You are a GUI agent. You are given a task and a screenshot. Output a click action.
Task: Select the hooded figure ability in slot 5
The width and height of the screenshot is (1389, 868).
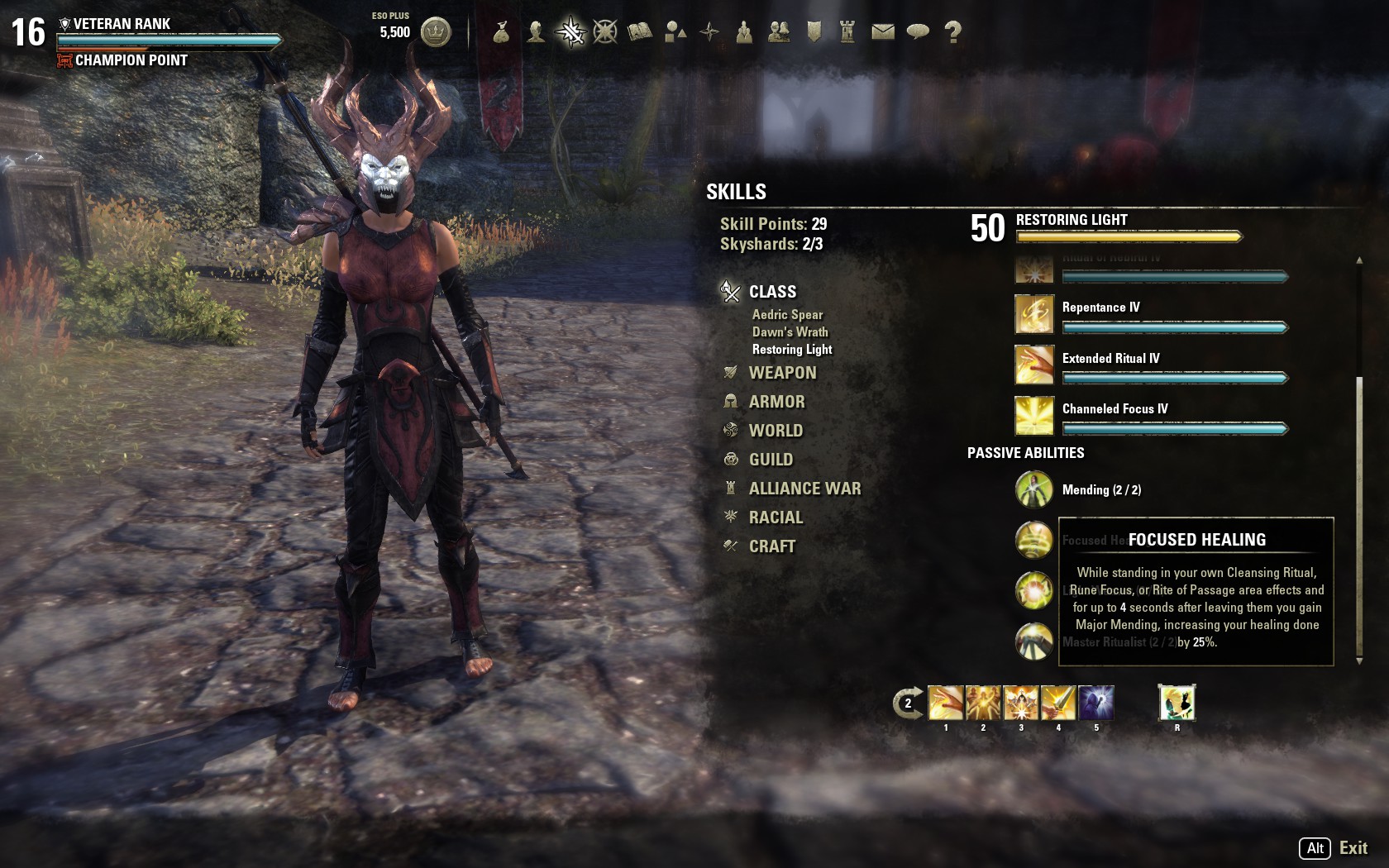tap(1095, 703)
